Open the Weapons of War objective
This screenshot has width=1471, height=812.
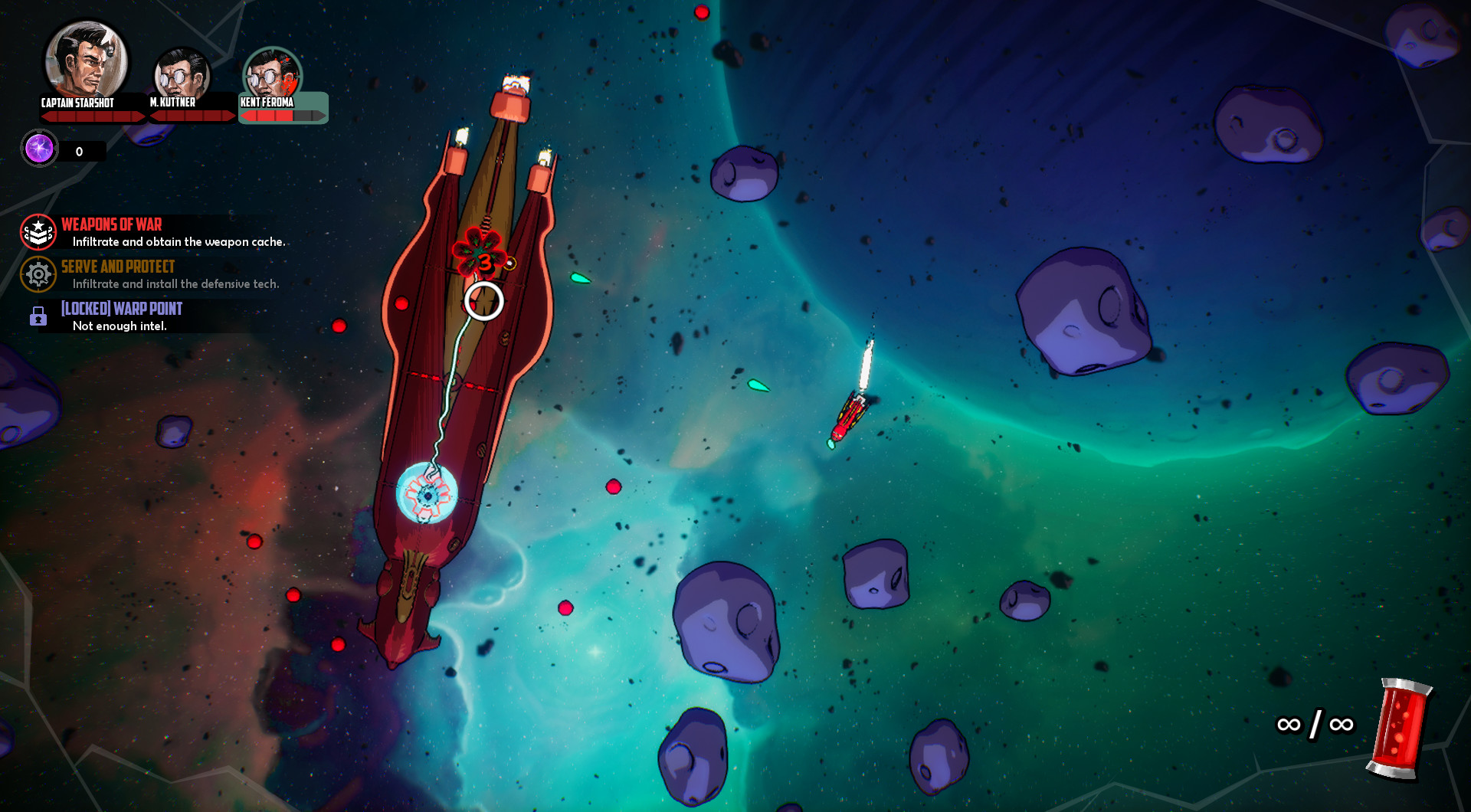pos(112,225)
